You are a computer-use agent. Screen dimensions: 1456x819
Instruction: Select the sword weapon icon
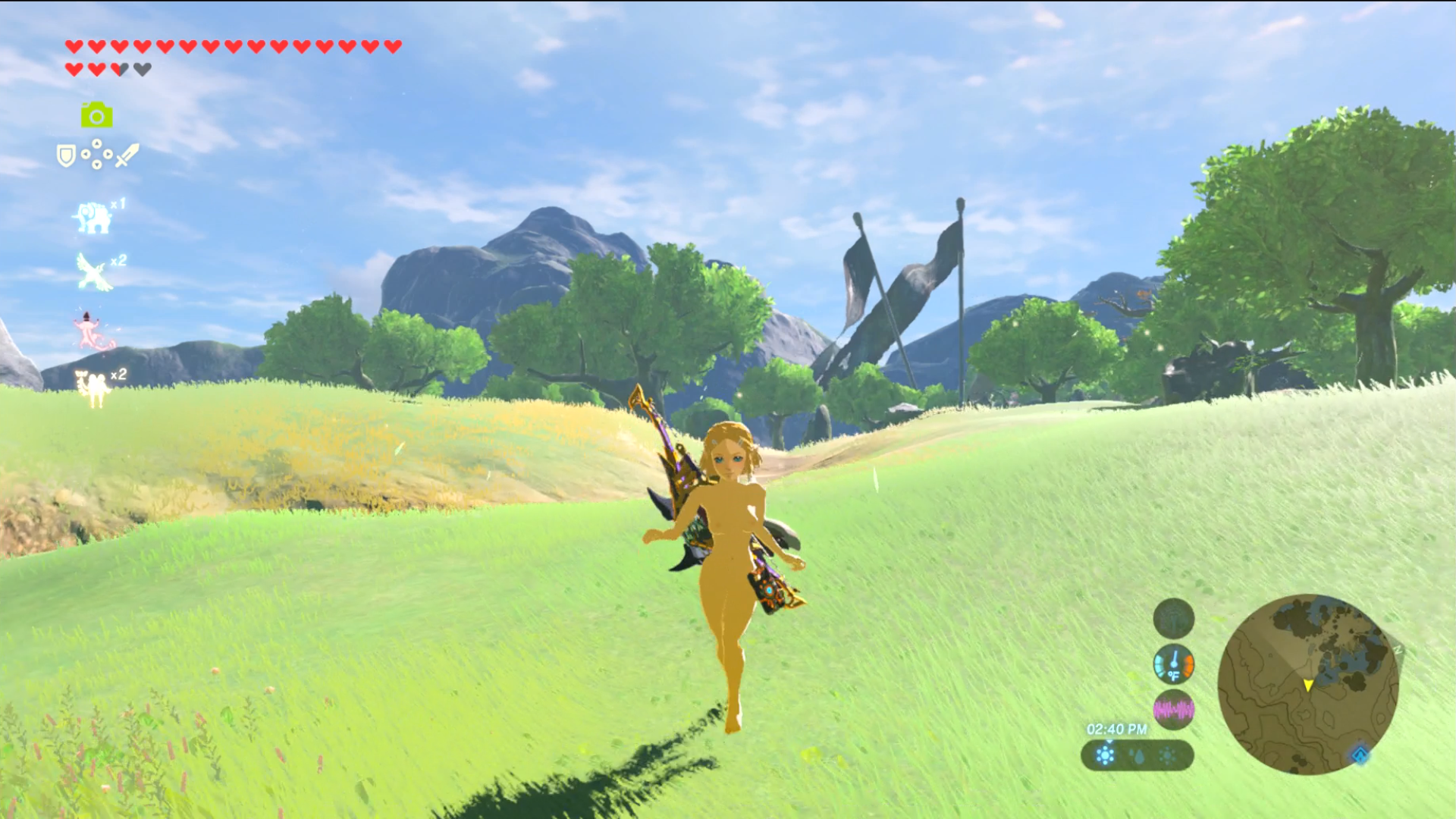pos(127,155)
